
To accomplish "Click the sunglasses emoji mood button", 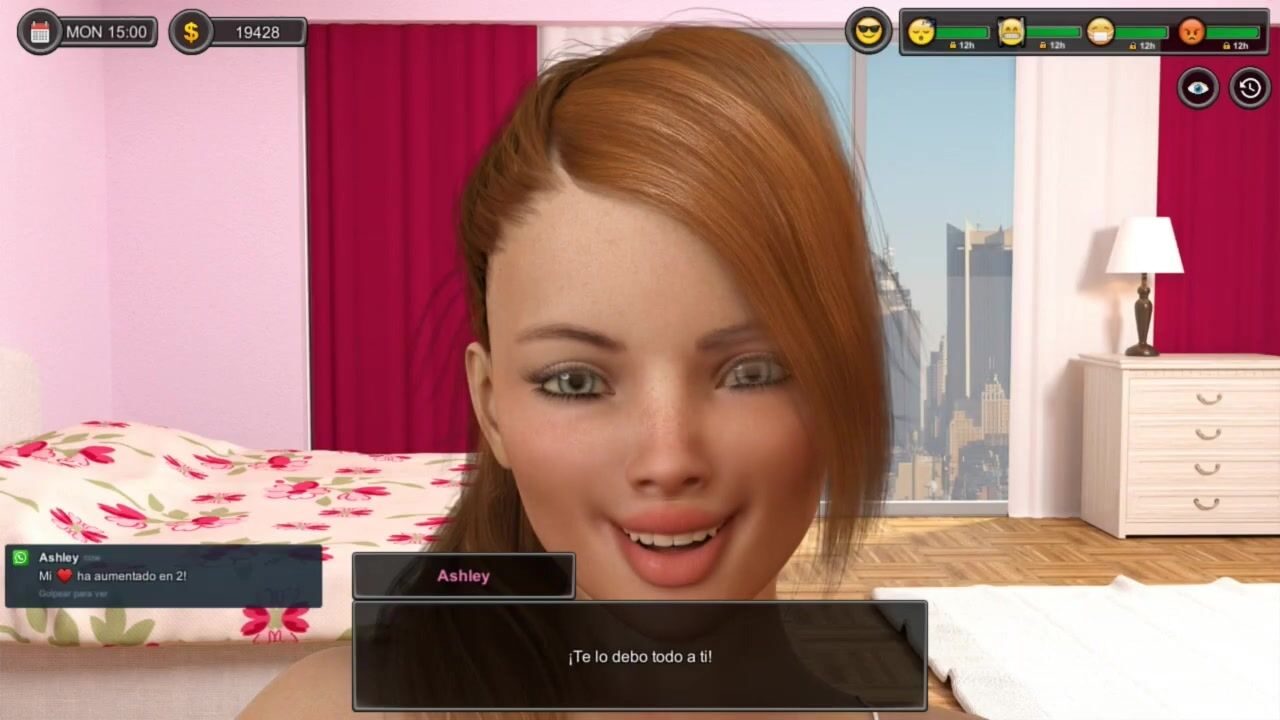I will click(868, 31).
